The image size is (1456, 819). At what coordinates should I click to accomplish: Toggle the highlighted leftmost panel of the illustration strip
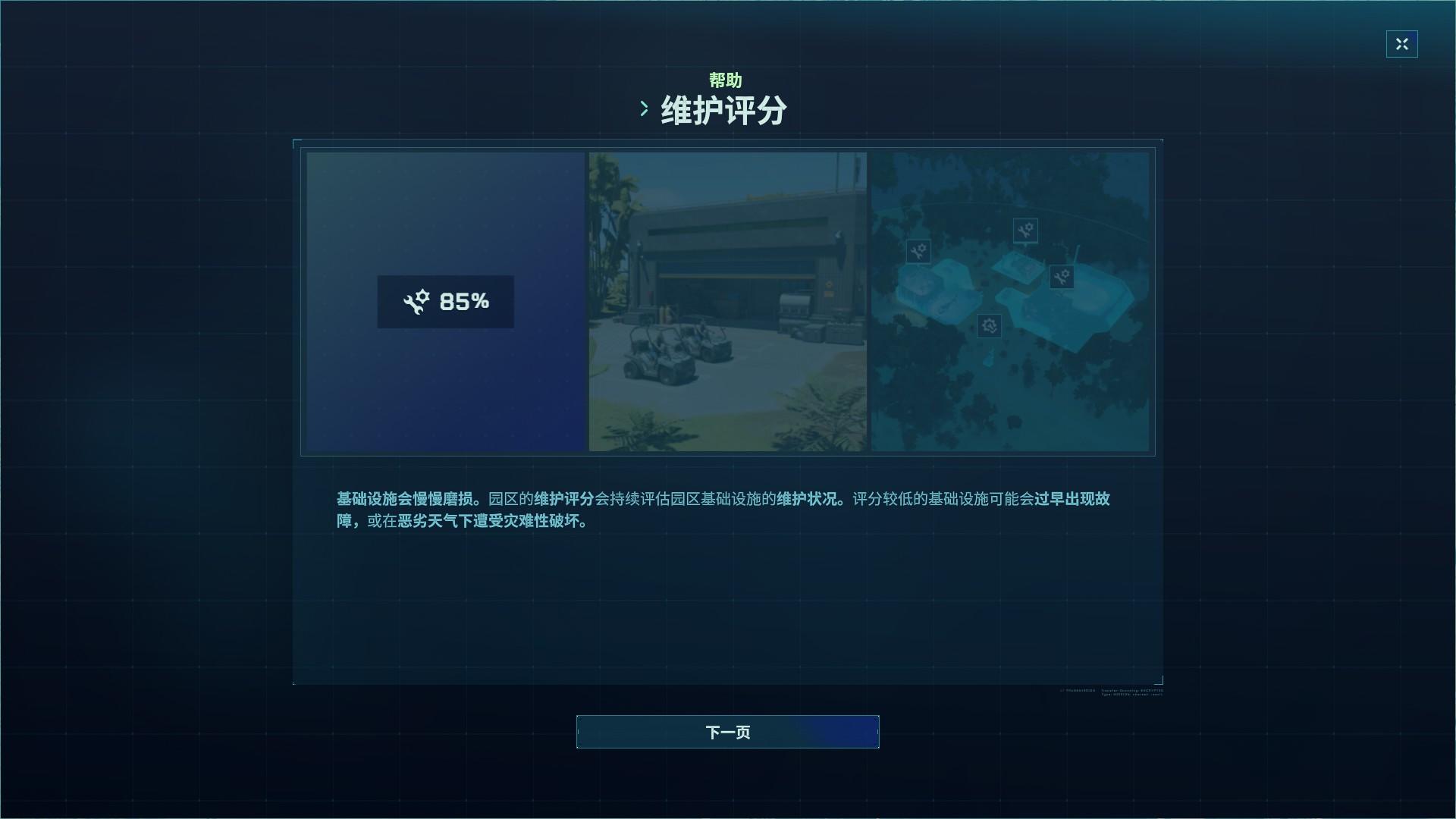(444, 302)
